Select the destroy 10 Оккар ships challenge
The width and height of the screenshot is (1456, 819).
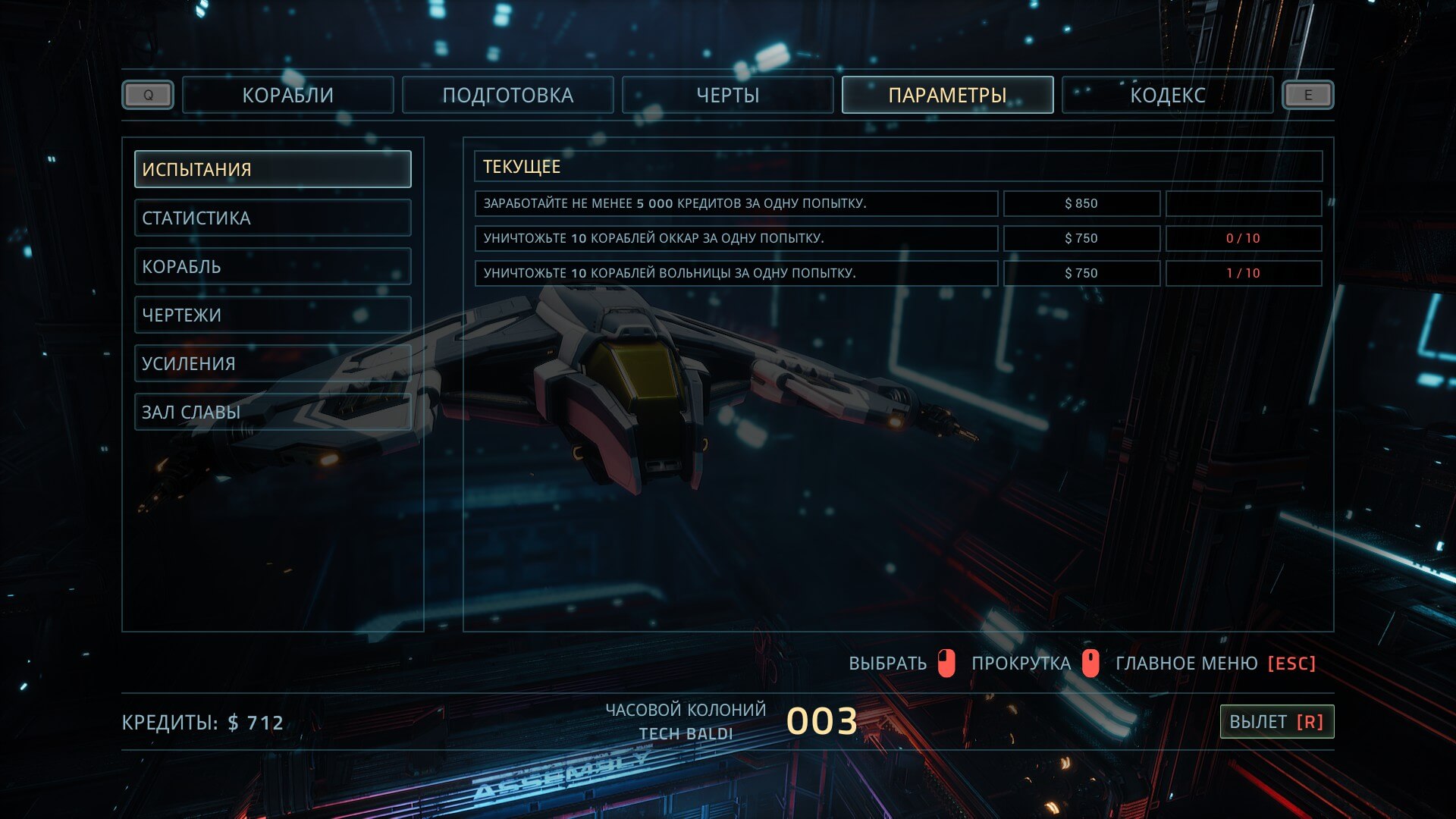[736, 238]
